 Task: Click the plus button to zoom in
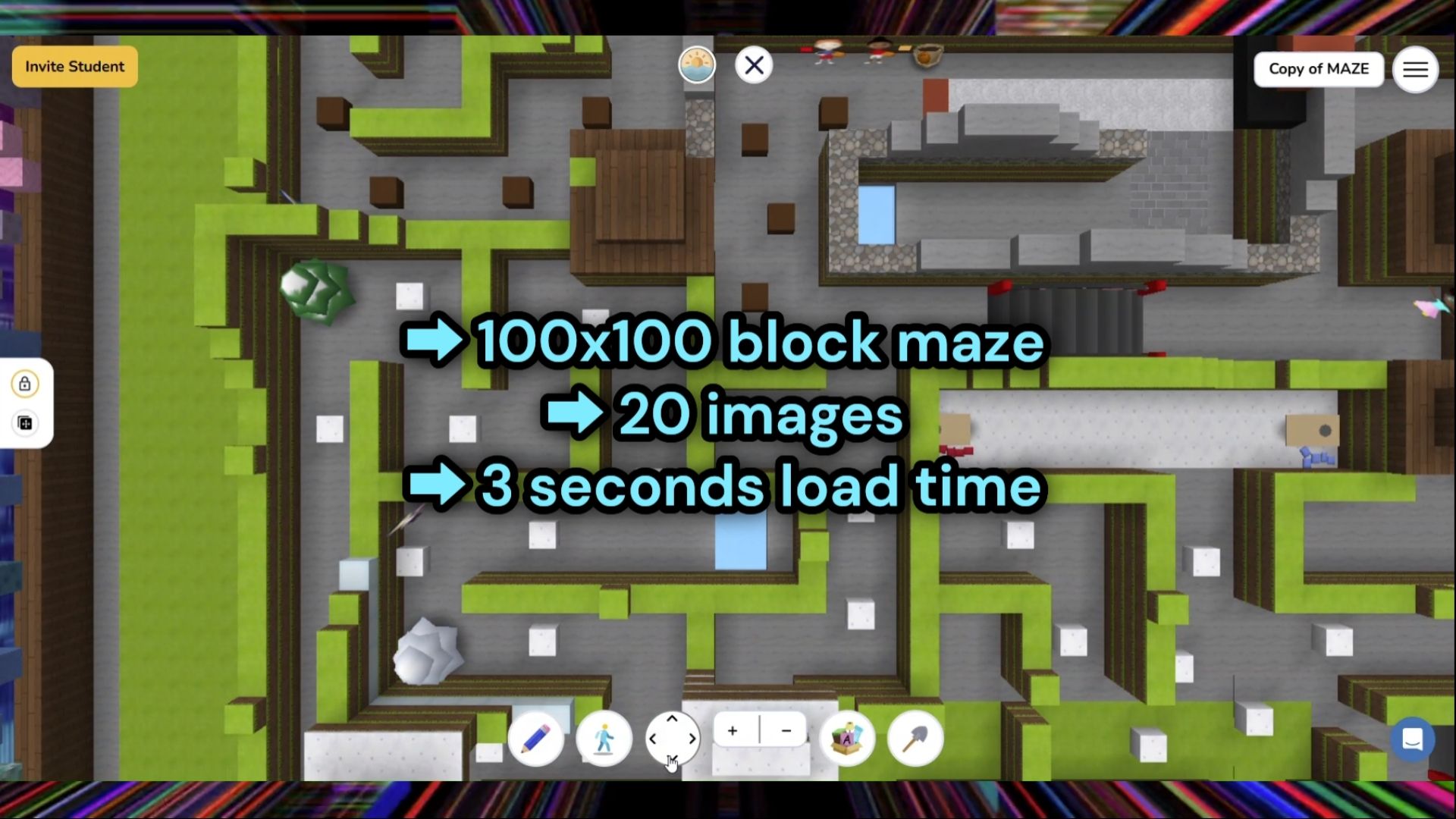click(x=733, y=730)
